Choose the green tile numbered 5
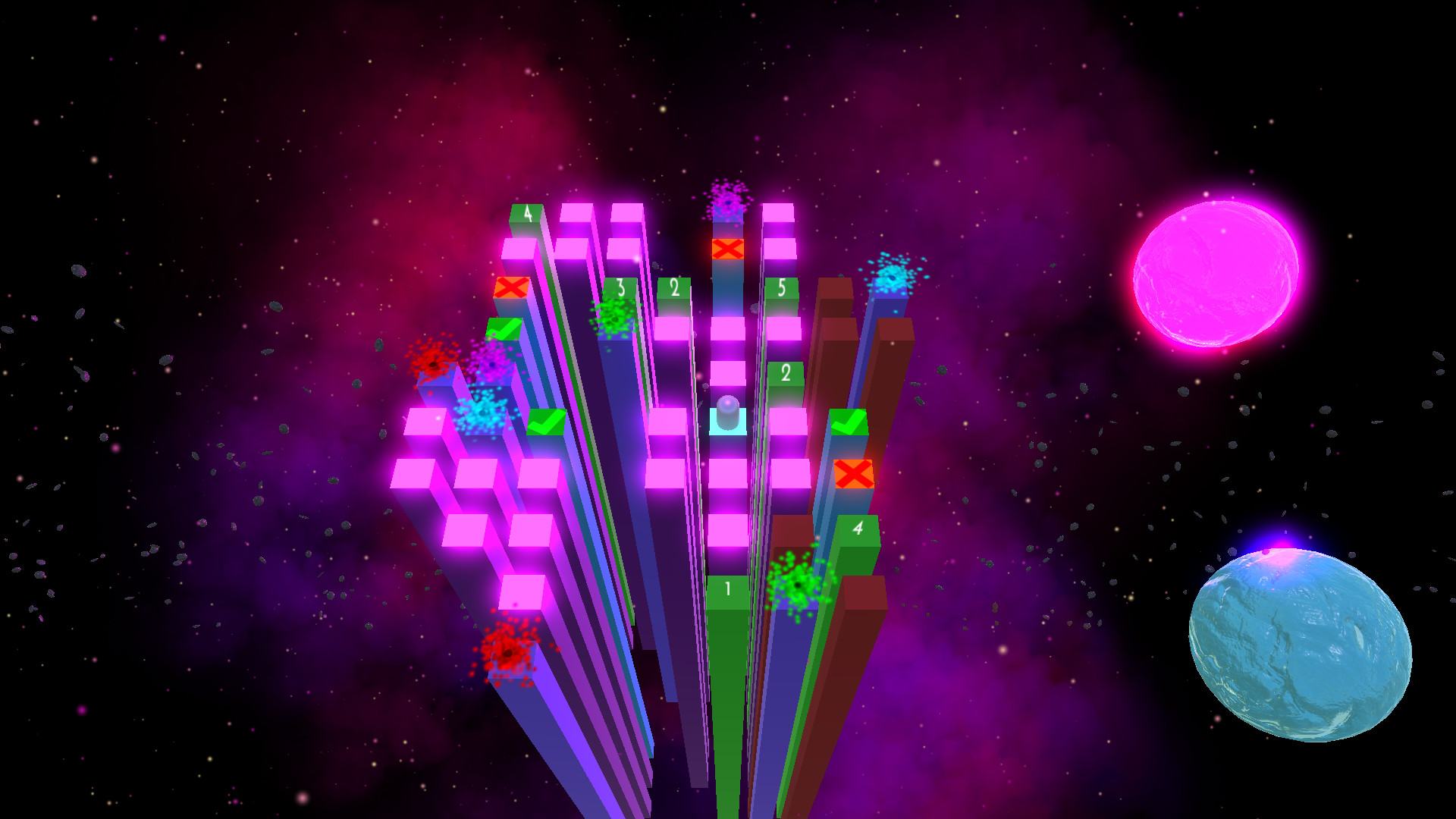Viewport: 1456px width, 819px height. [782, 289]
